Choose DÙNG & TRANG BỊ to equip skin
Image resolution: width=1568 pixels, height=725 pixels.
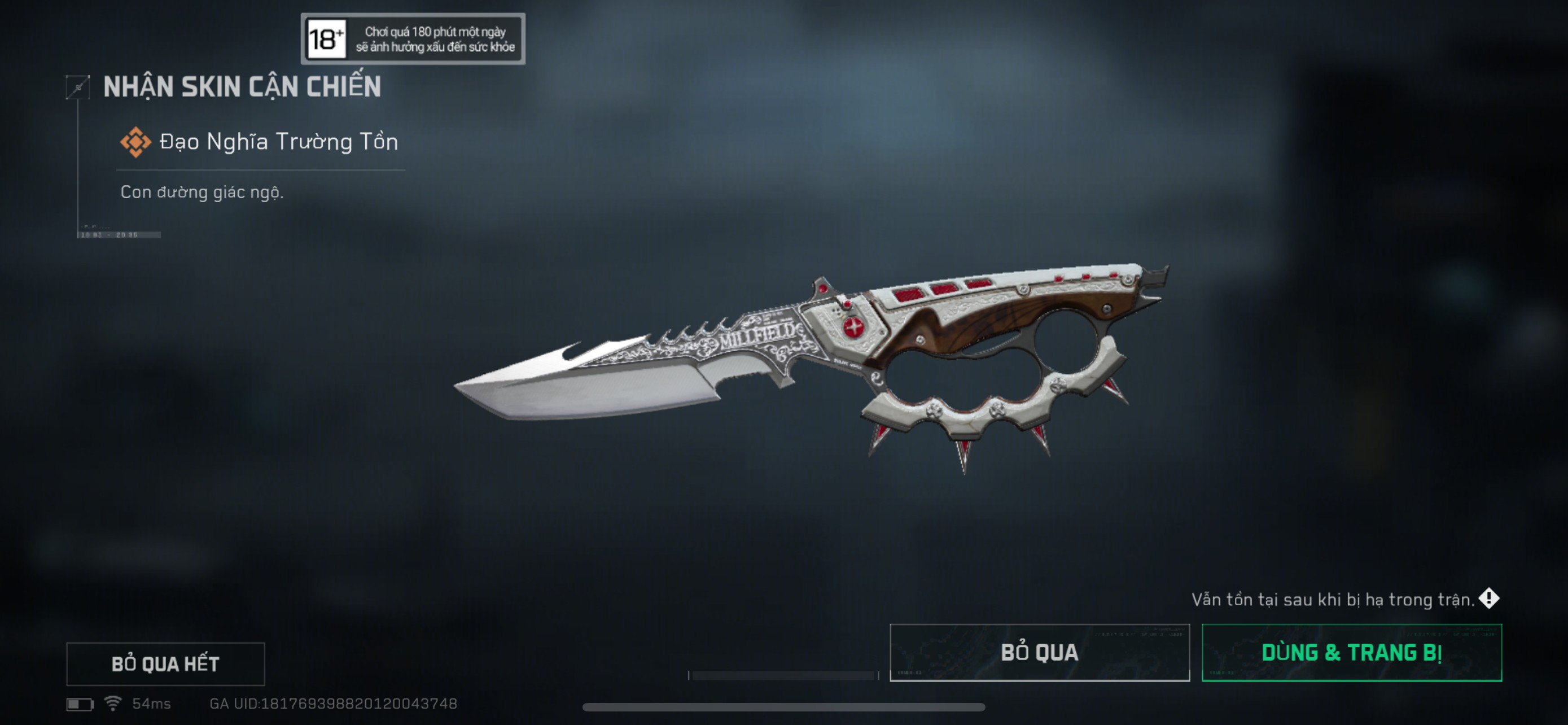tap(1351, 652)
